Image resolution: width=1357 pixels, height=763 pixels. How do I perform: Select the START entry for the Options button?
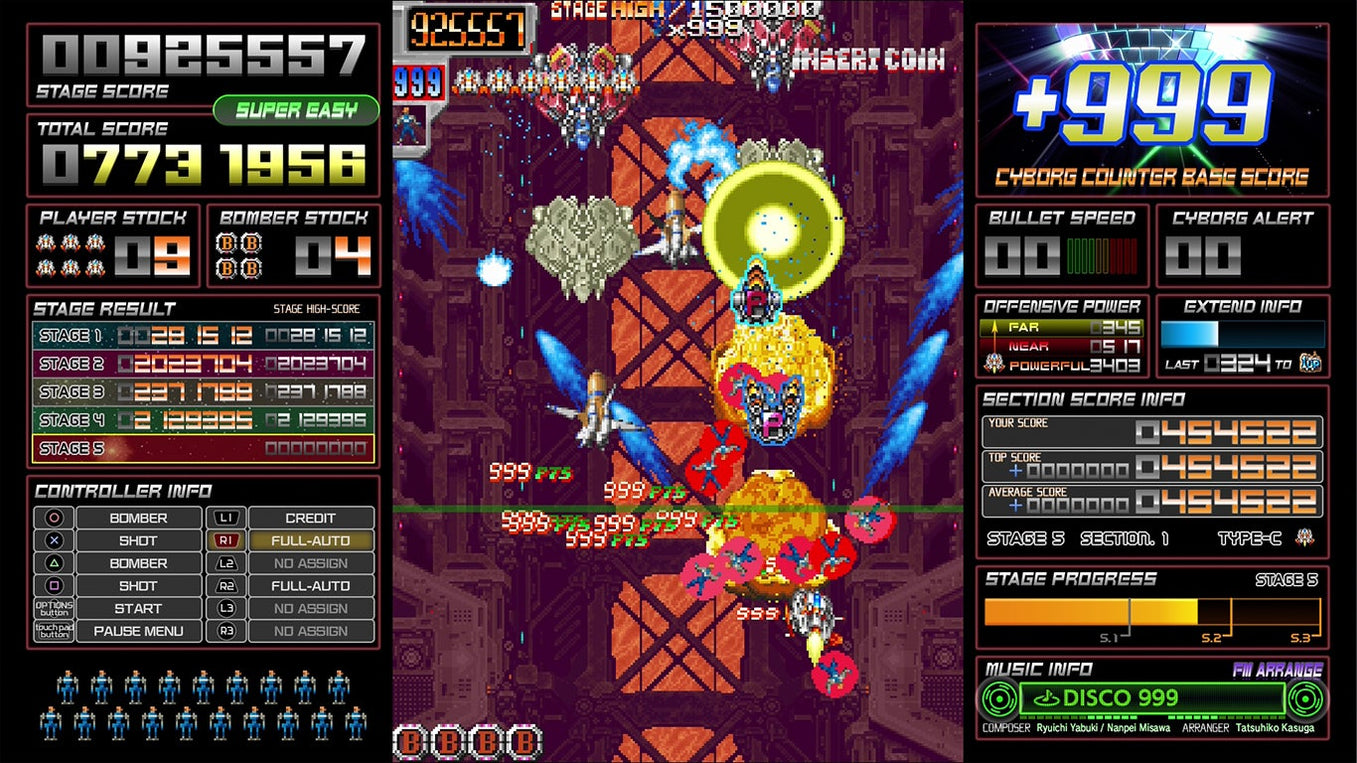140,609
